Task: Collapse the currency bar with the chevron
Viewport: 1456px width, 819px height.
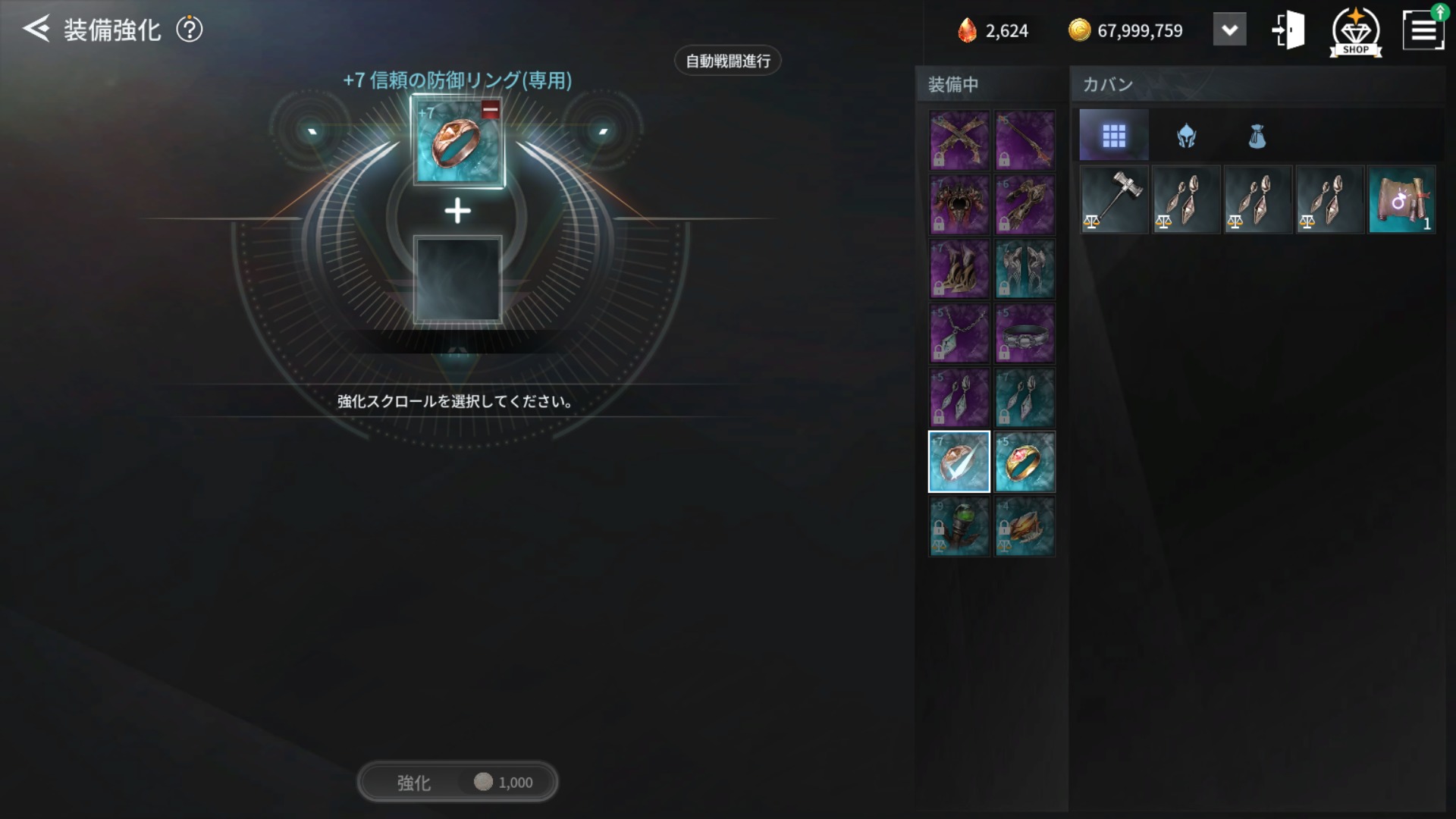Action: tap(1229, 29)
